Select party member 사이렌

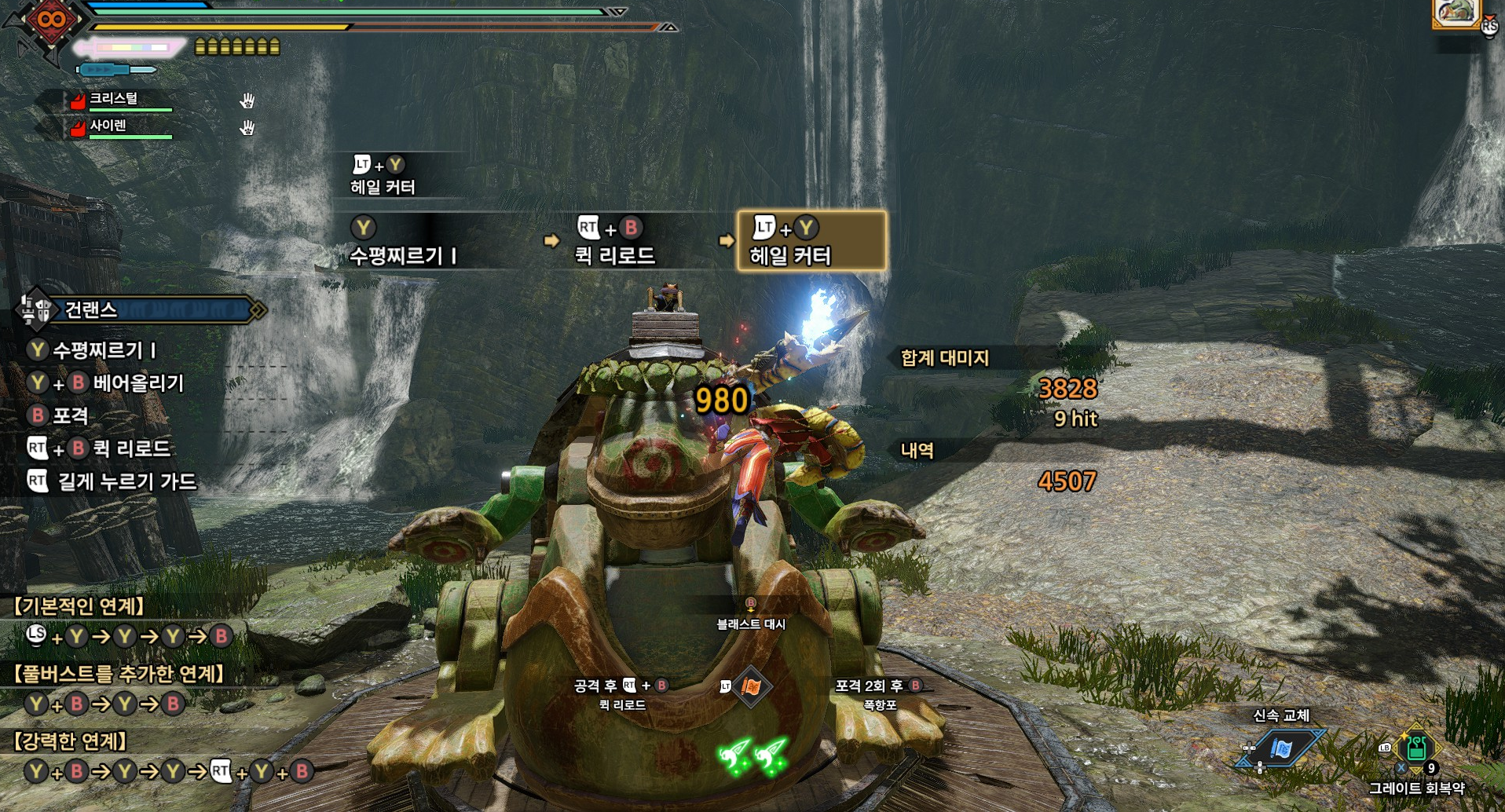[x=108, y=126]
